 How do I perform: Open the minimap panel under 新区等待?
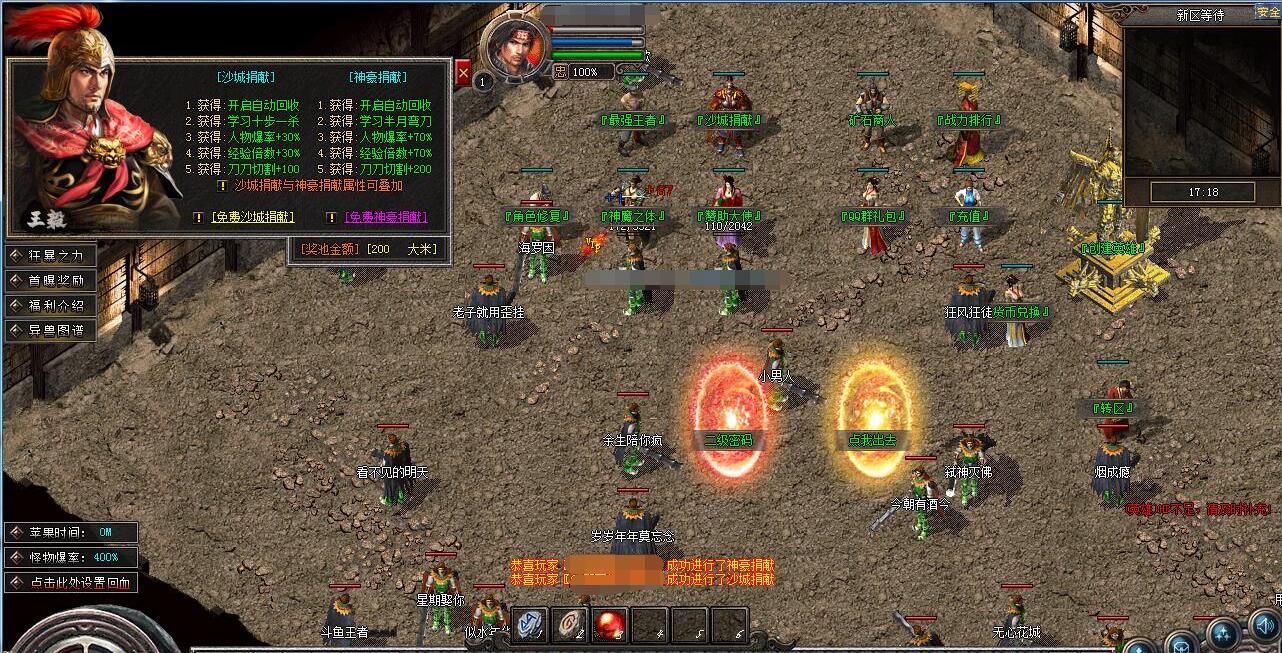(1200, 100)
